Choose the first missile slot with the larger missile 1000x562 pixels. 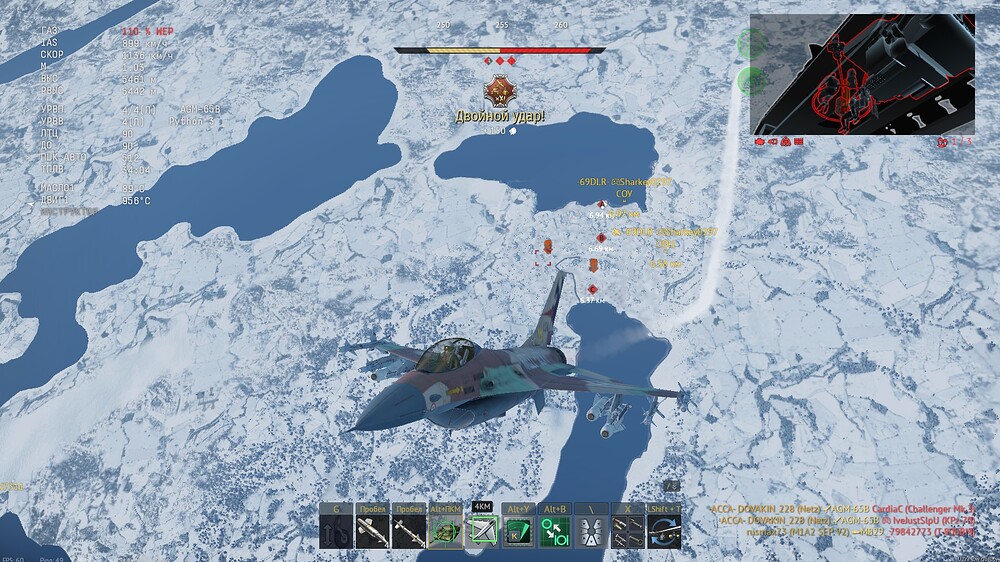click(373, 531)
